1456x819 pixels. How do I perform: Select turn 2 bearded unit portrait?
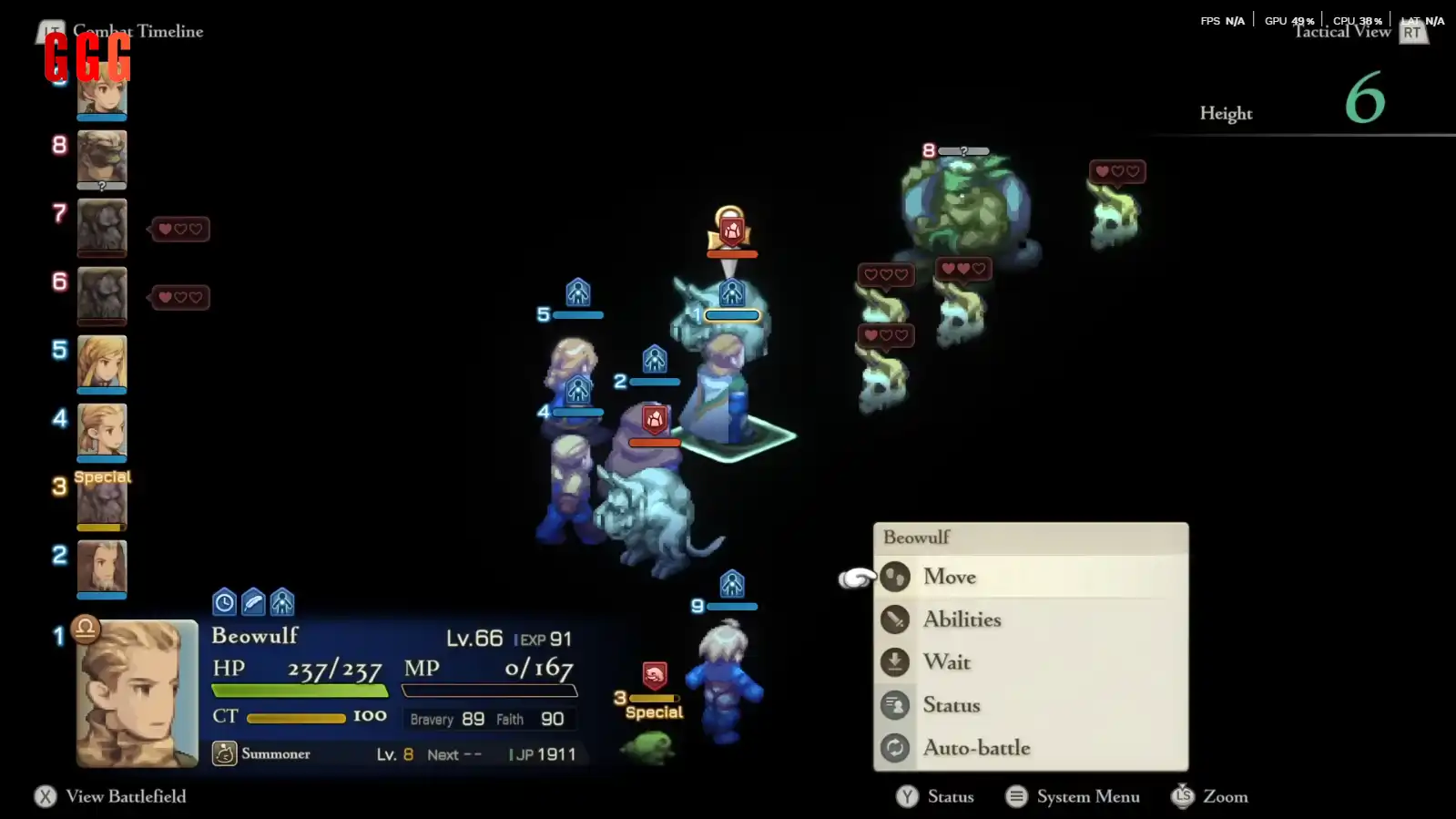102,568
